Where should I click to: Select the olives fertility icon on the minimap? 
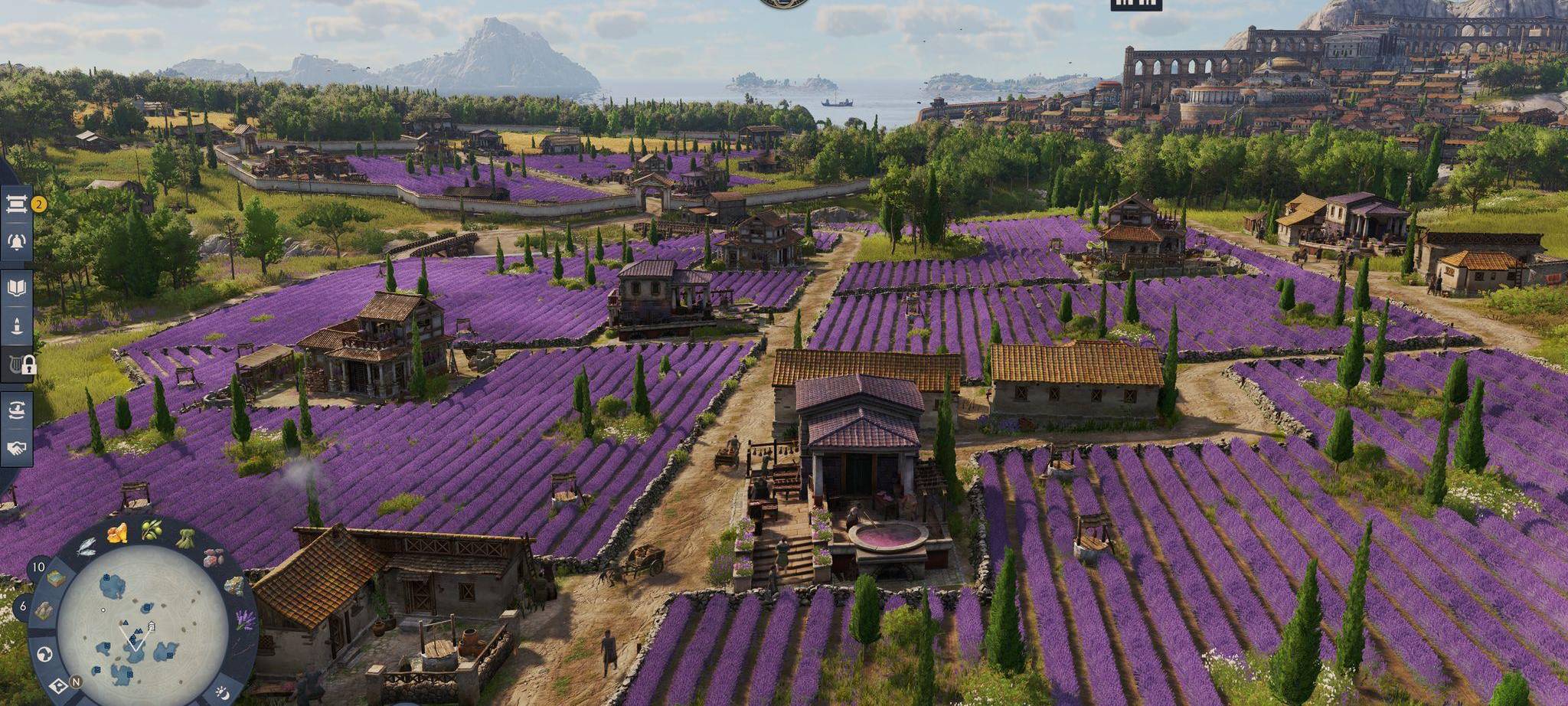pyautogui.click(x=152, y=530)
